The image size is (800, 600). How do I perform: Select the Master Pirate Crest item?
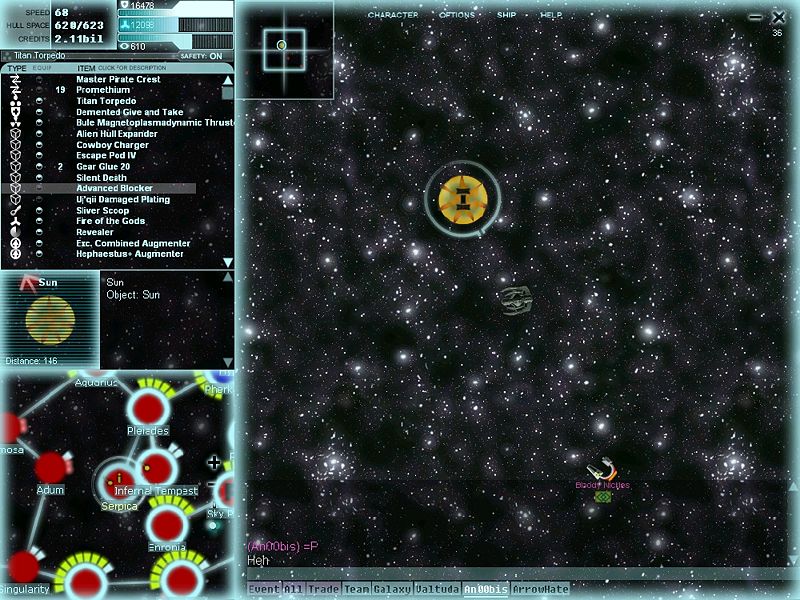[118, 79]
